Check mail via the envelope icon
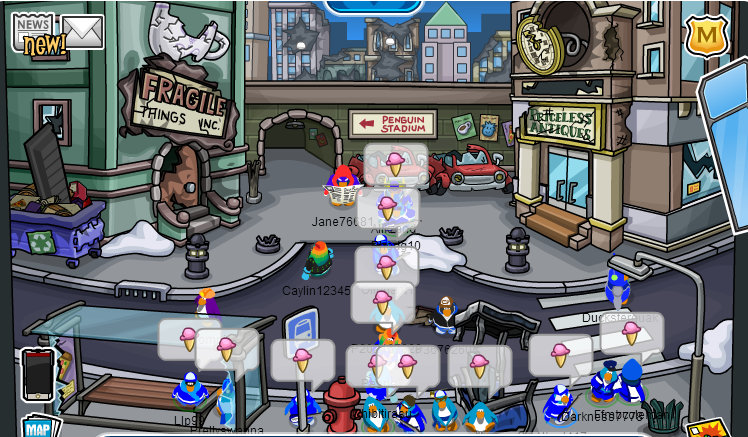The image size is (748, 437). 84,31
